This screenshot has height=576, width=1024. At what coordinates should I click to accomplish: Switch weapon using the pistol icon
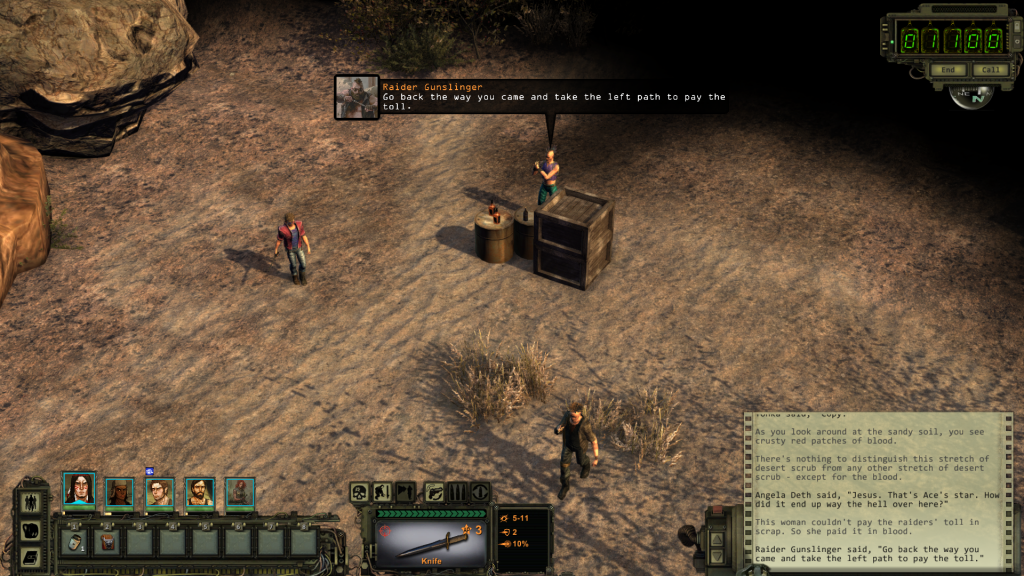pyautogui.click(x=435, y=492)
